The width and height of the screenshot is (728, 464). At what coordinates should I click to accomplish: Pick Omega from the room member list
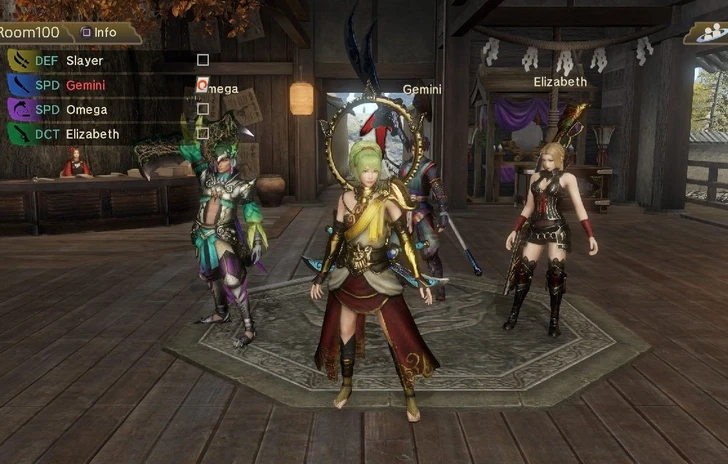(x=87, y=109)
